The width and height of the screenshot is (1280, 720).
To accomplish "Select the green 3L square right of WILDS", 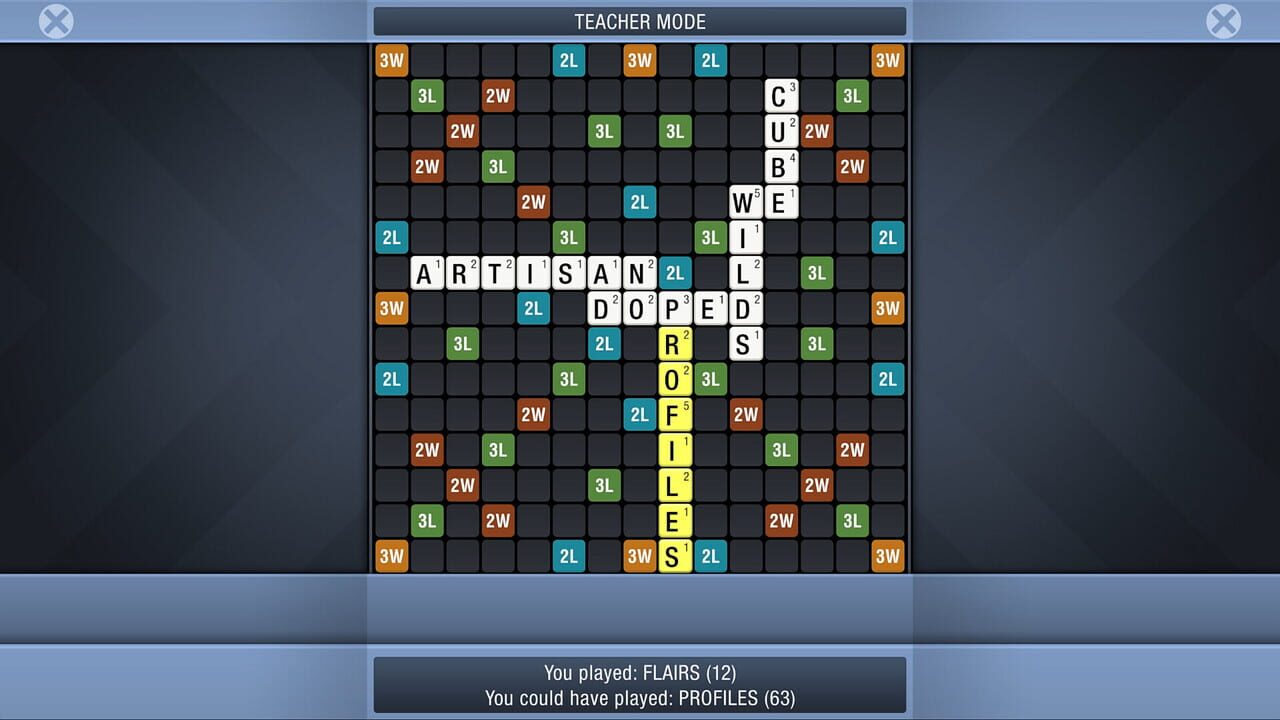I will [x=817, y=273].
